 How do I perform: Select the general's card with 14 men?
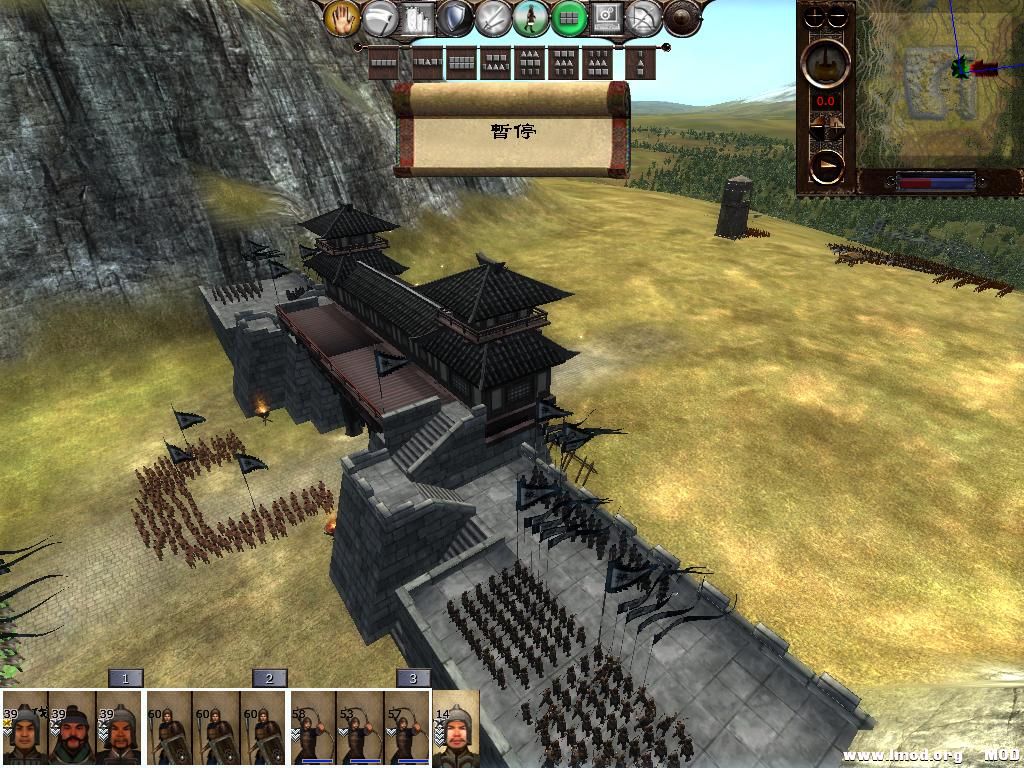pos(456,728)
